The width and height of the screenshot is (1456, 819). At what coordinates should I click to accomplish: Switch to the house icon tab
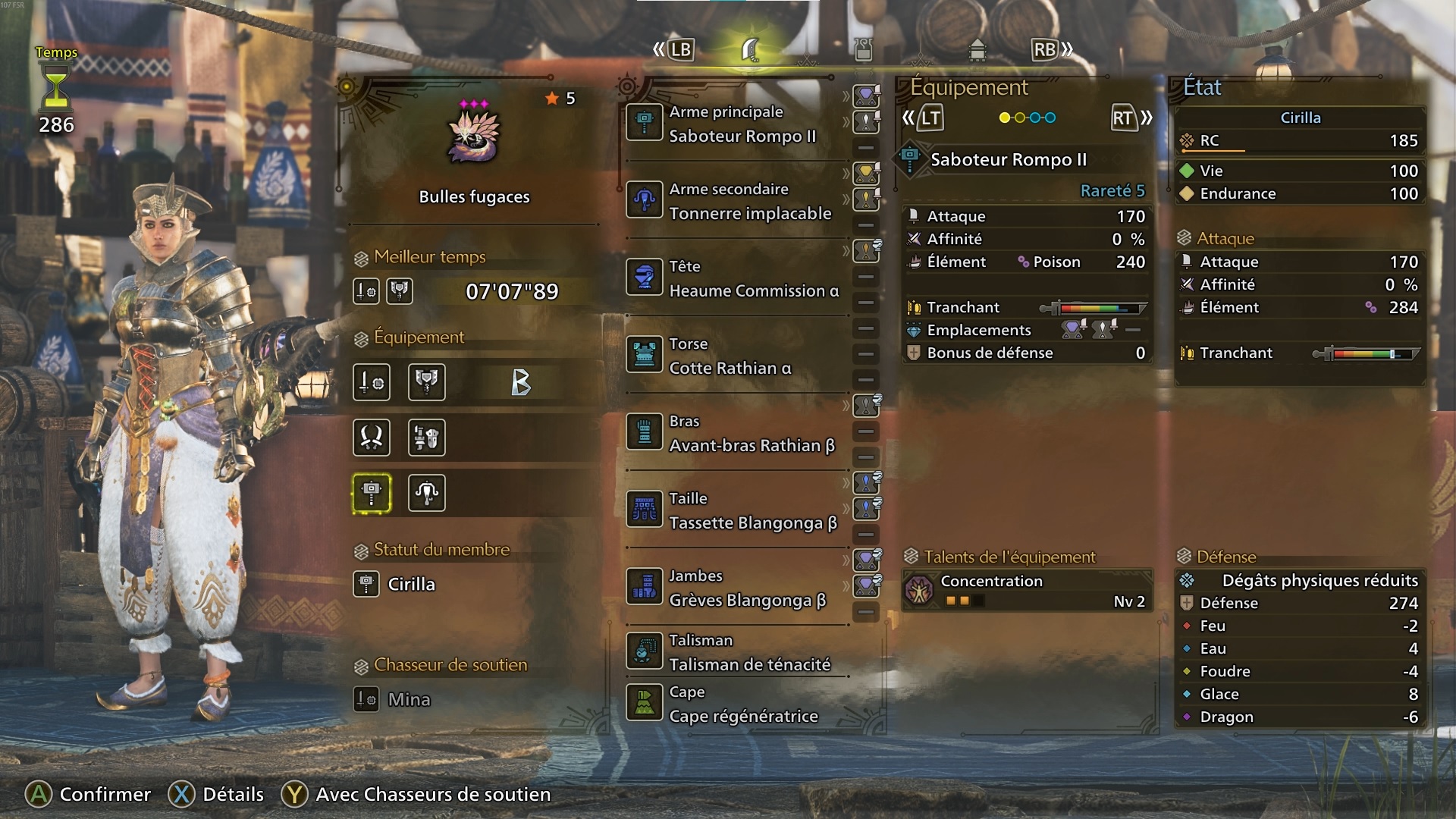click(x=977, y=50)
